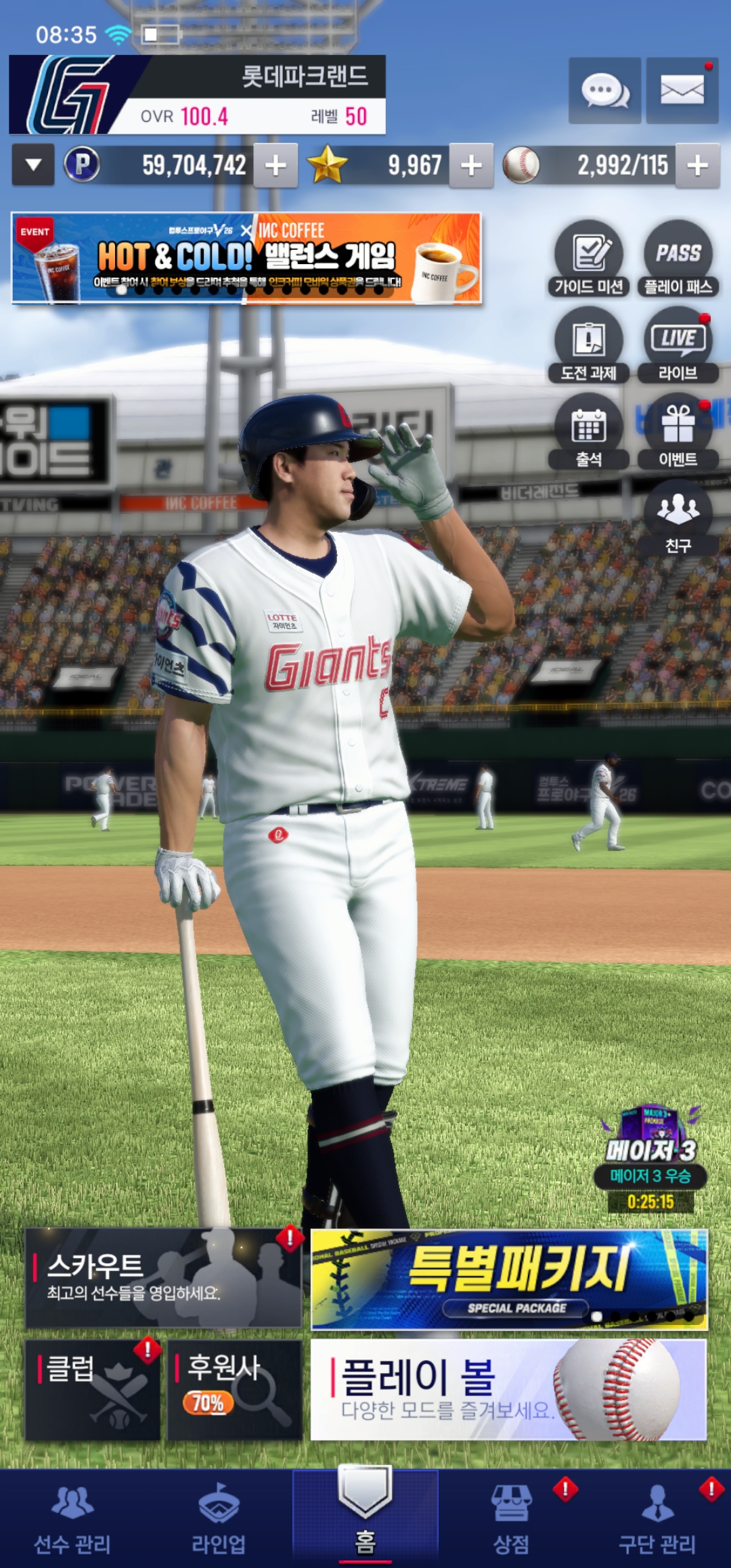Open the 클럽 club panel
The width and height of the screenshot is (731, 1568).
click(x=93, y=1389)
